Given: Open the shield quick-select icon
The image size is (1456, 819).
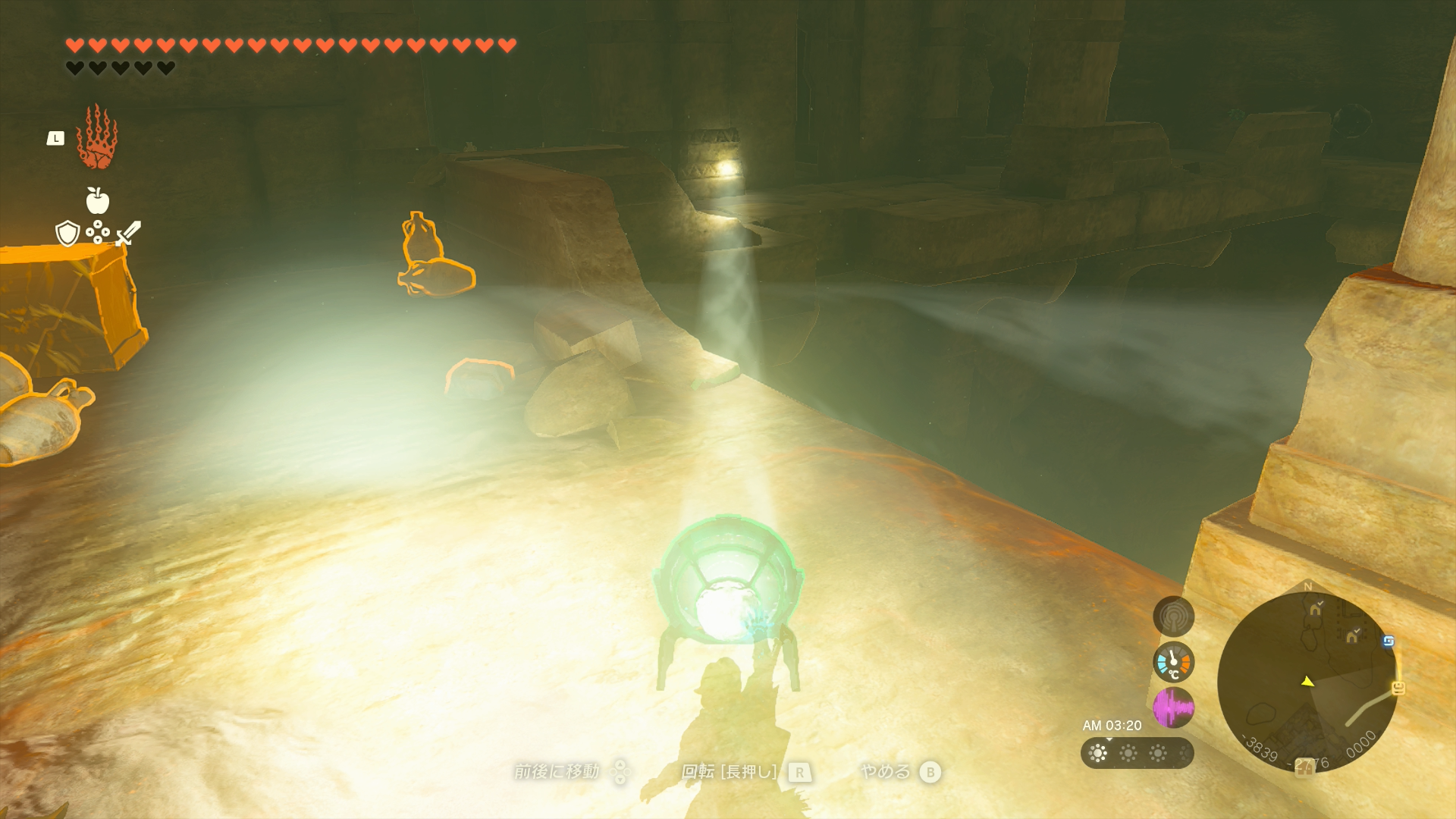Looking at the screenshot, I should pyautogui.click(x=67, y=234).
